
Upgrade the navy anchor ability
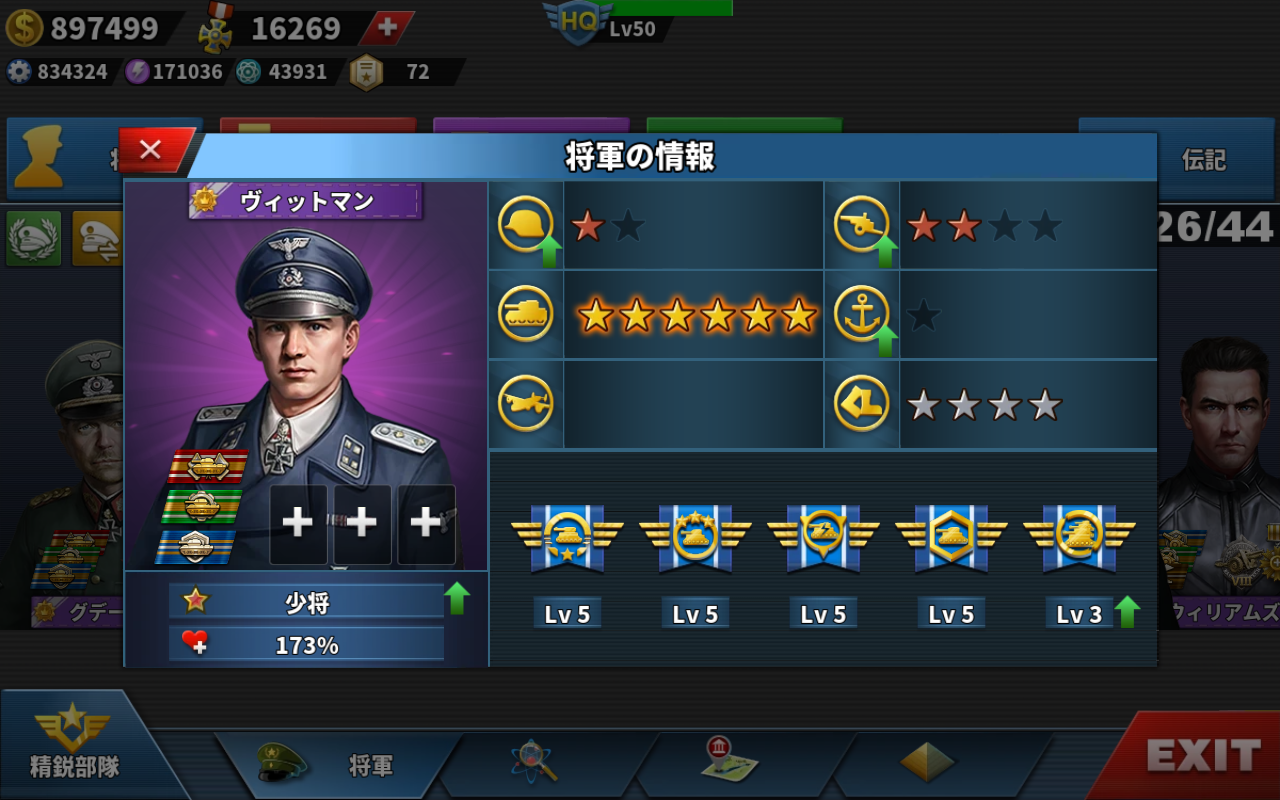pyautogui.click(x=885, y=341)
